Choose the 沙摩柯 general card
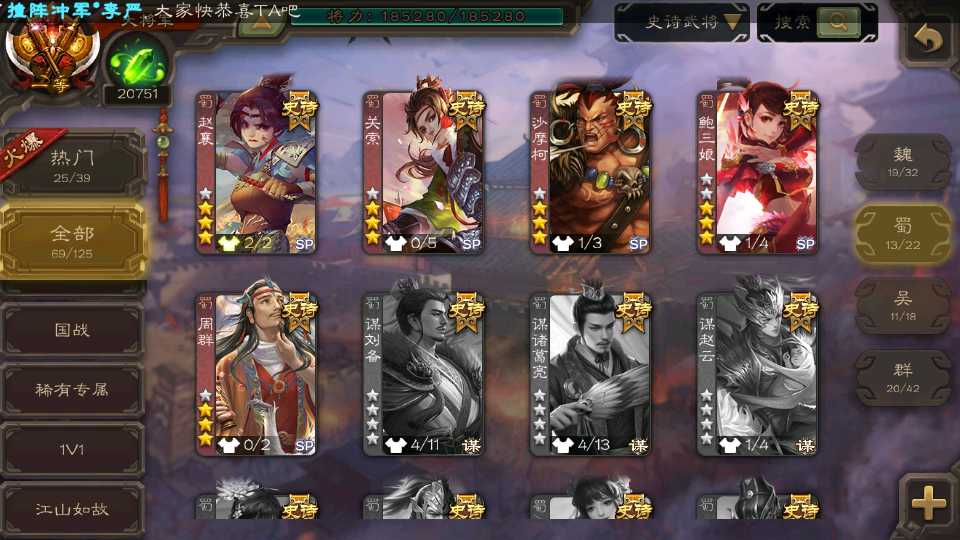Viewport: 960px width, 540px height. (x=591, y=172)
